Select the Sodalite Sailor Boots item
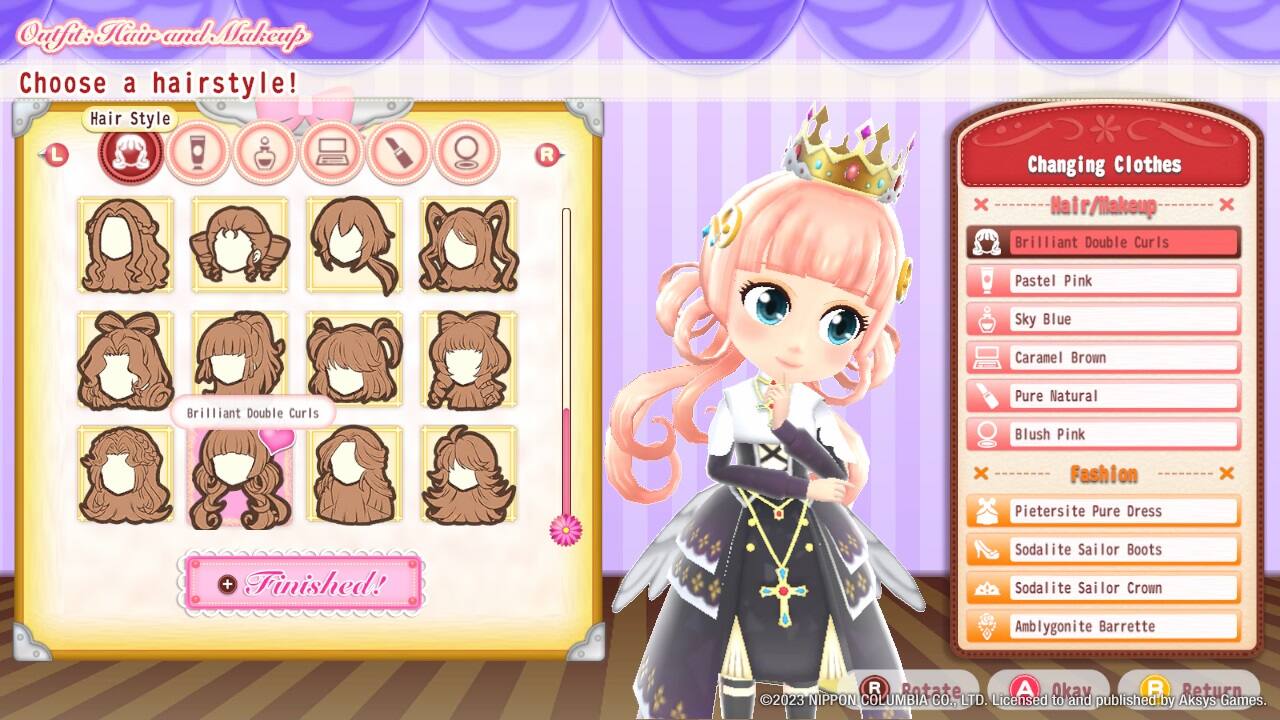Screen dimensions: 1280x720 click(x=1103, y=549)
